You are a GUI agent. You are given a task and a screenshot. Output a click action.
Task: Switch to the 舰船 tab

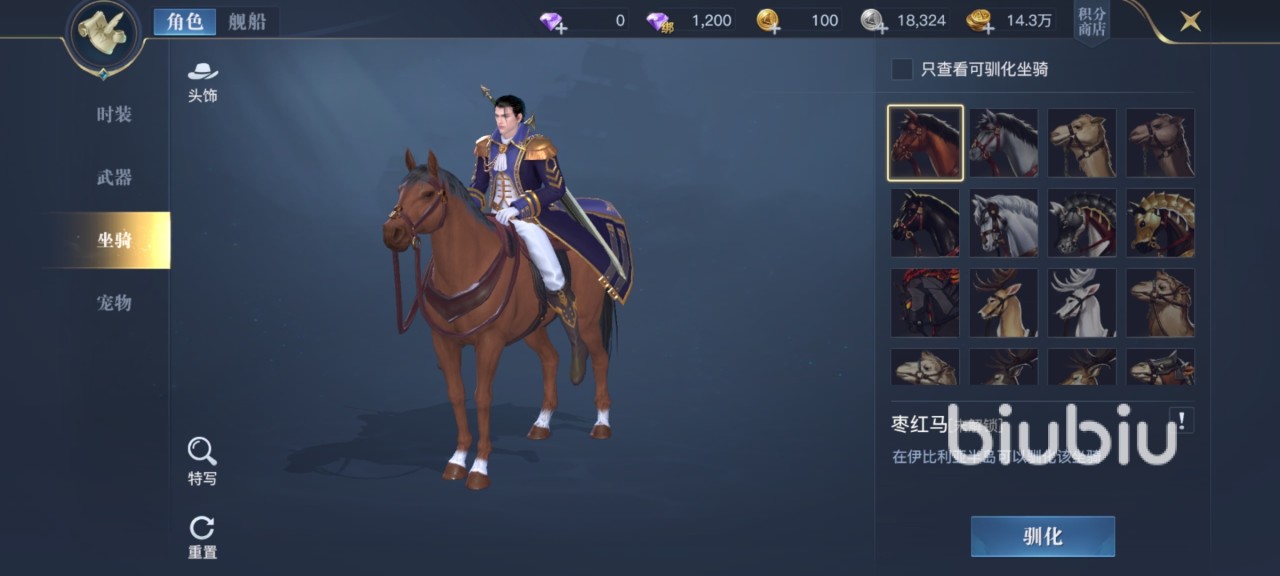pyautogui.click(x=246, y=21)
